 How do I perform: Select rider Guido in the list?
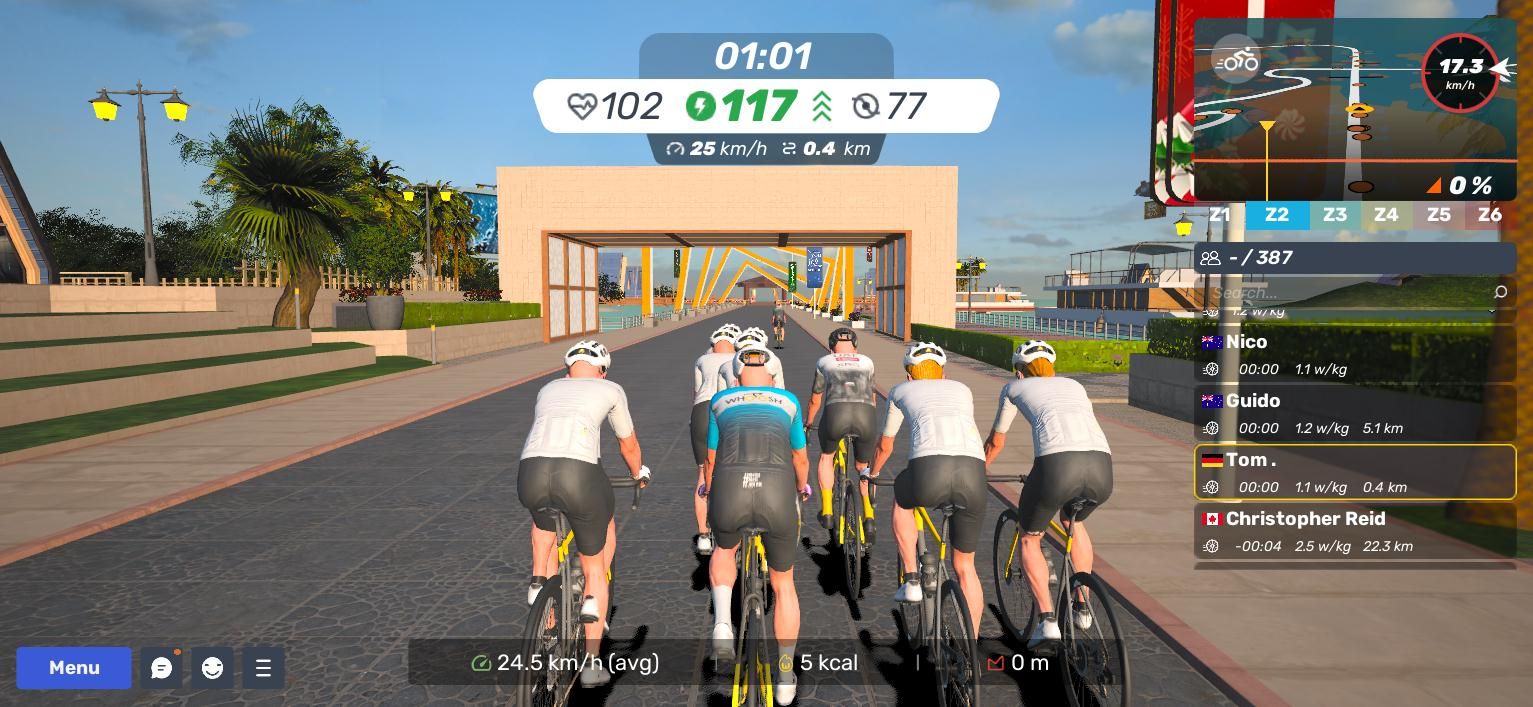coord(1355,414)
